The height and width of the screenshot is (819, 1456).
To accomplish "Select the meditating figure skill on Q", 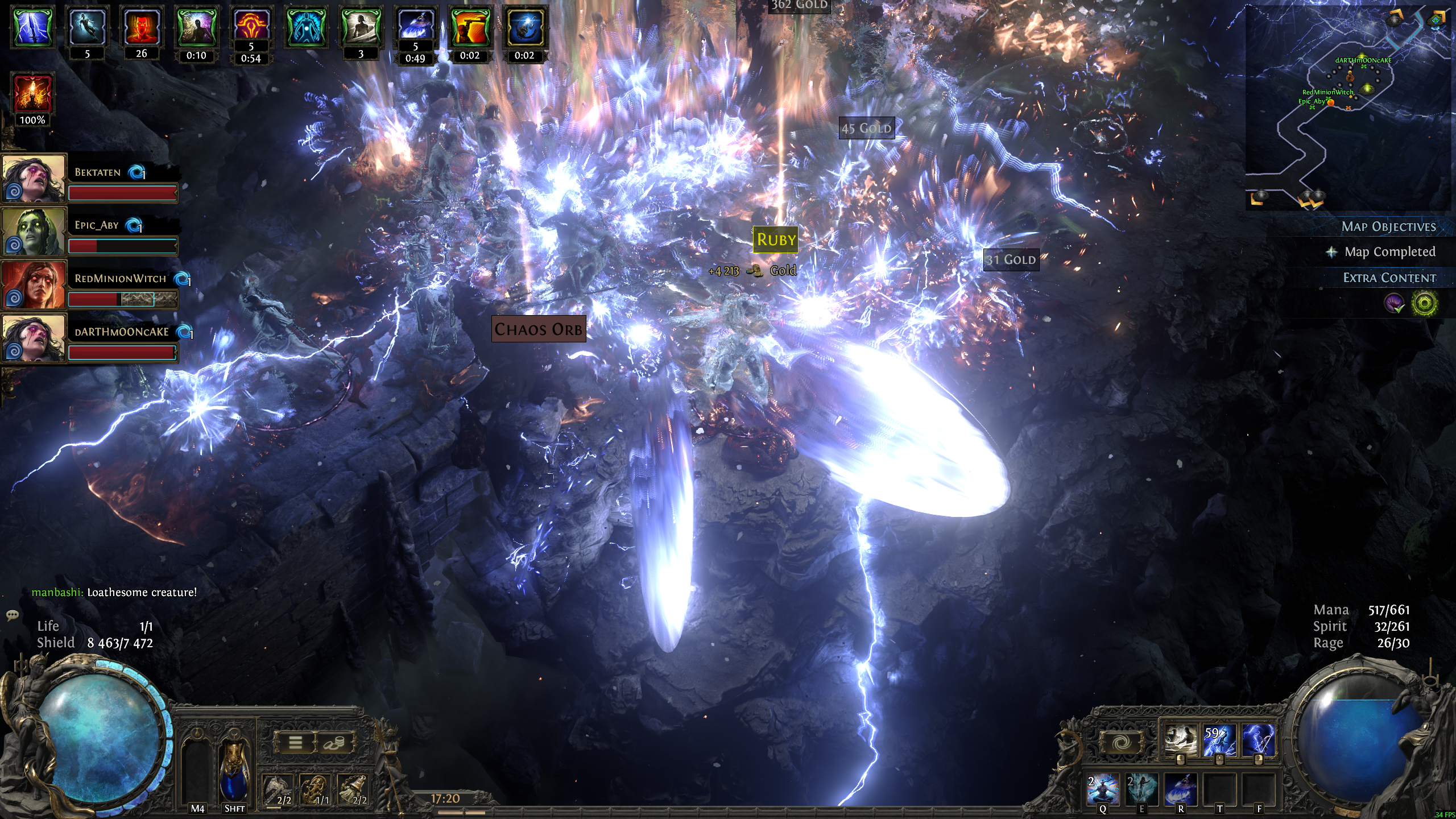I will 1103,789.
